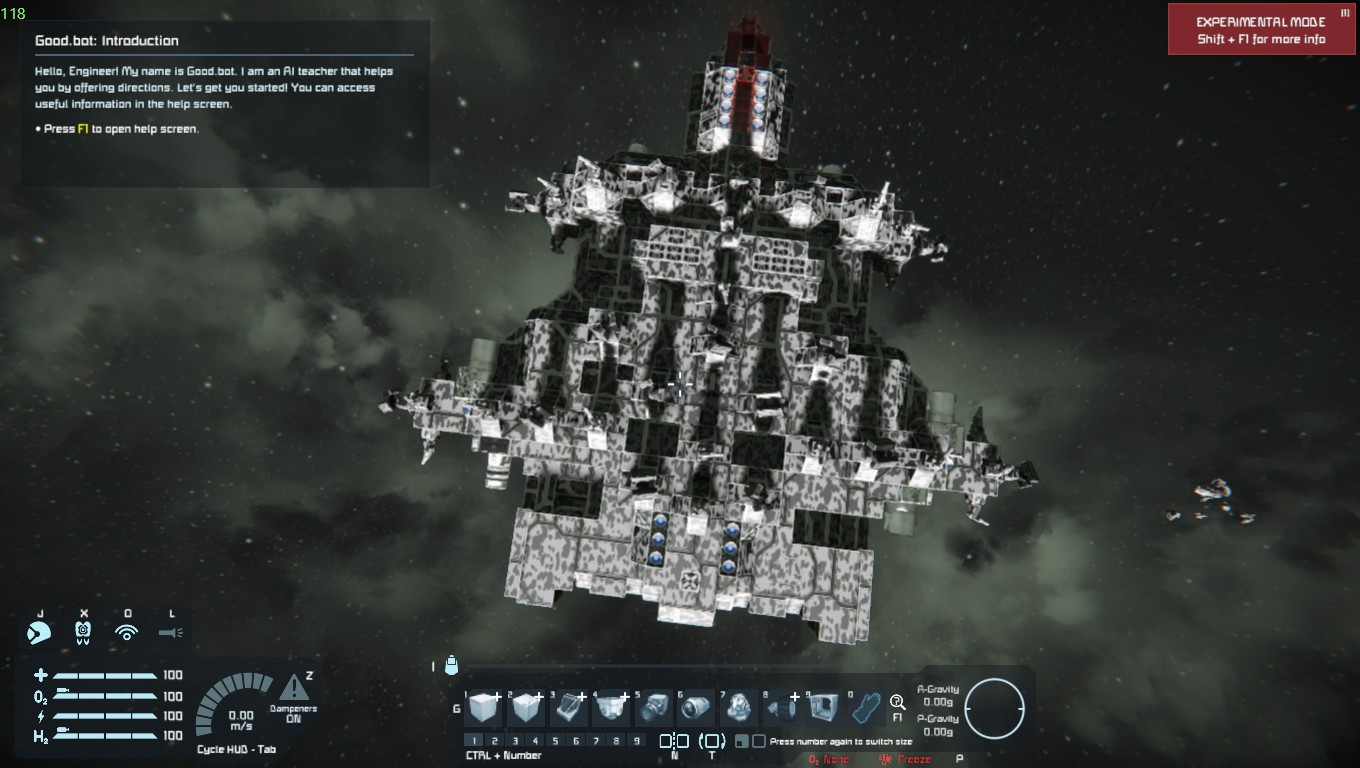The image size is (1360, 768).
Task: Open the inventory bottle icon above the hotbar
Action: [x=451, y=664]
